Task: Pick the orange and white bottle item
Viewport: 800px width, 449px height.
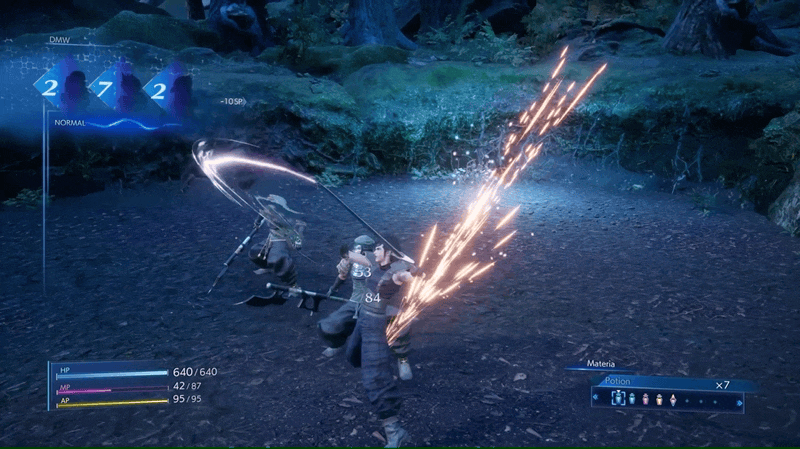Action: 659,399
